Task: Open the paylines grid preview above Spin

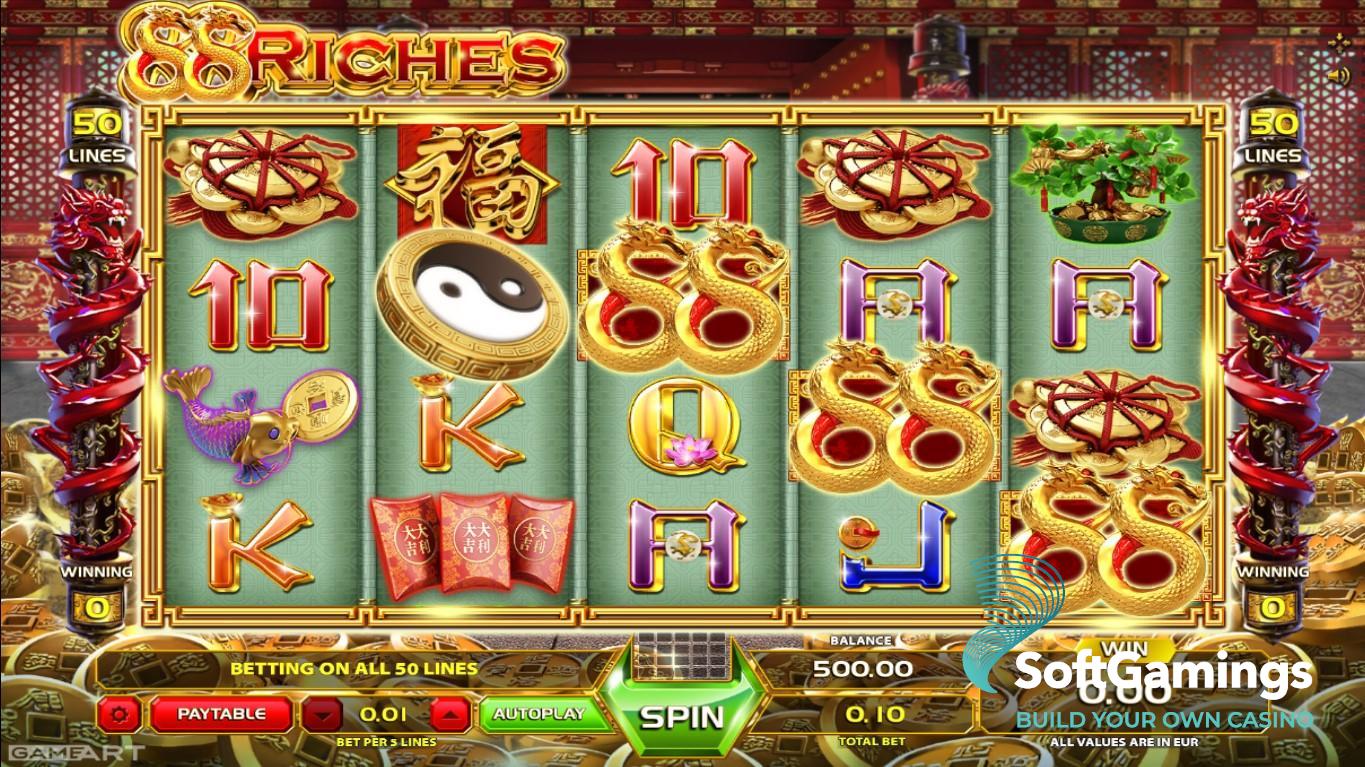Action: [x=680, y=655]
